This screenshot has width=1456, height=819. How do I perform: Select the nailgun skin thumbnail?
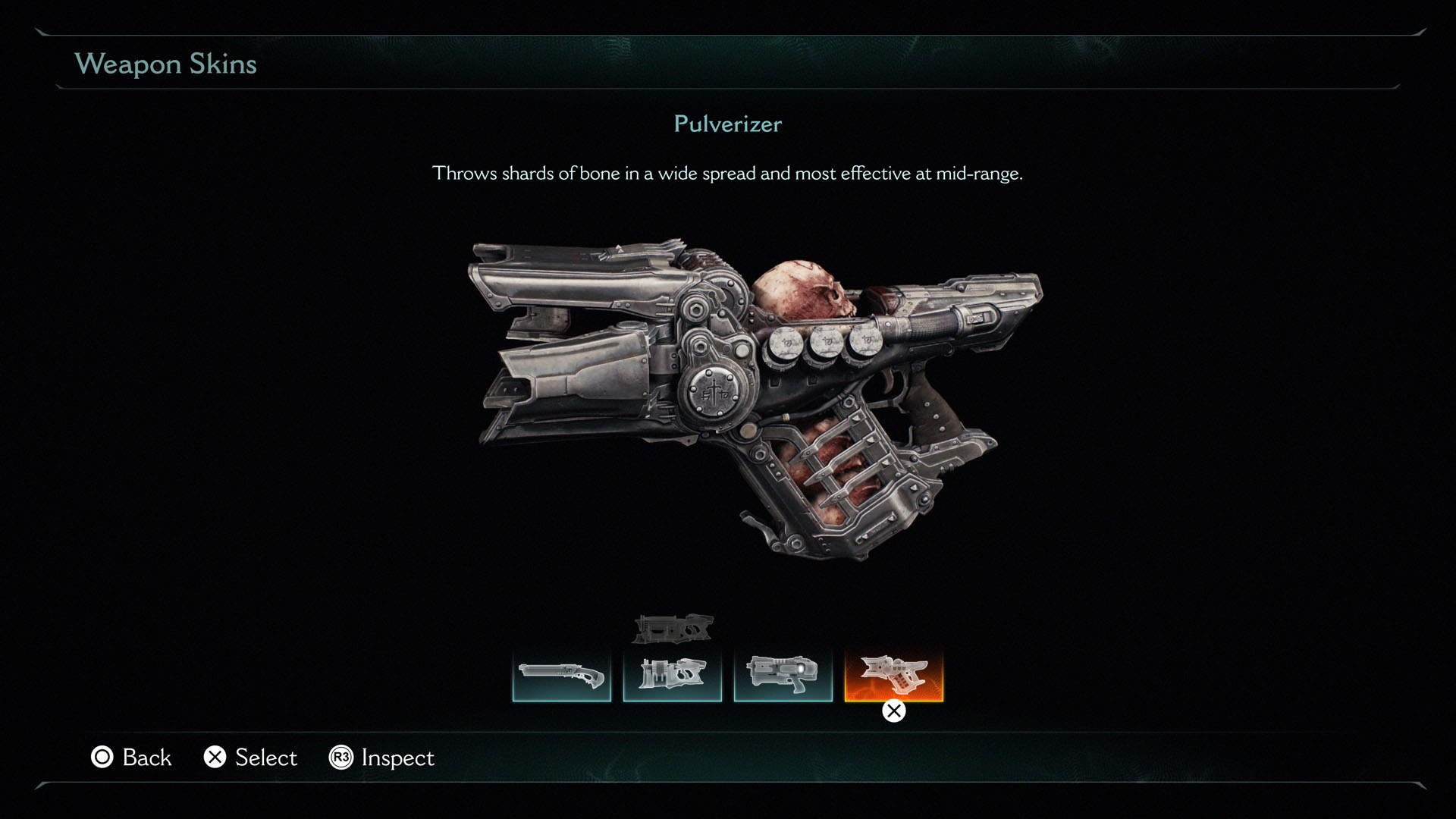click(x=672, y=675)
